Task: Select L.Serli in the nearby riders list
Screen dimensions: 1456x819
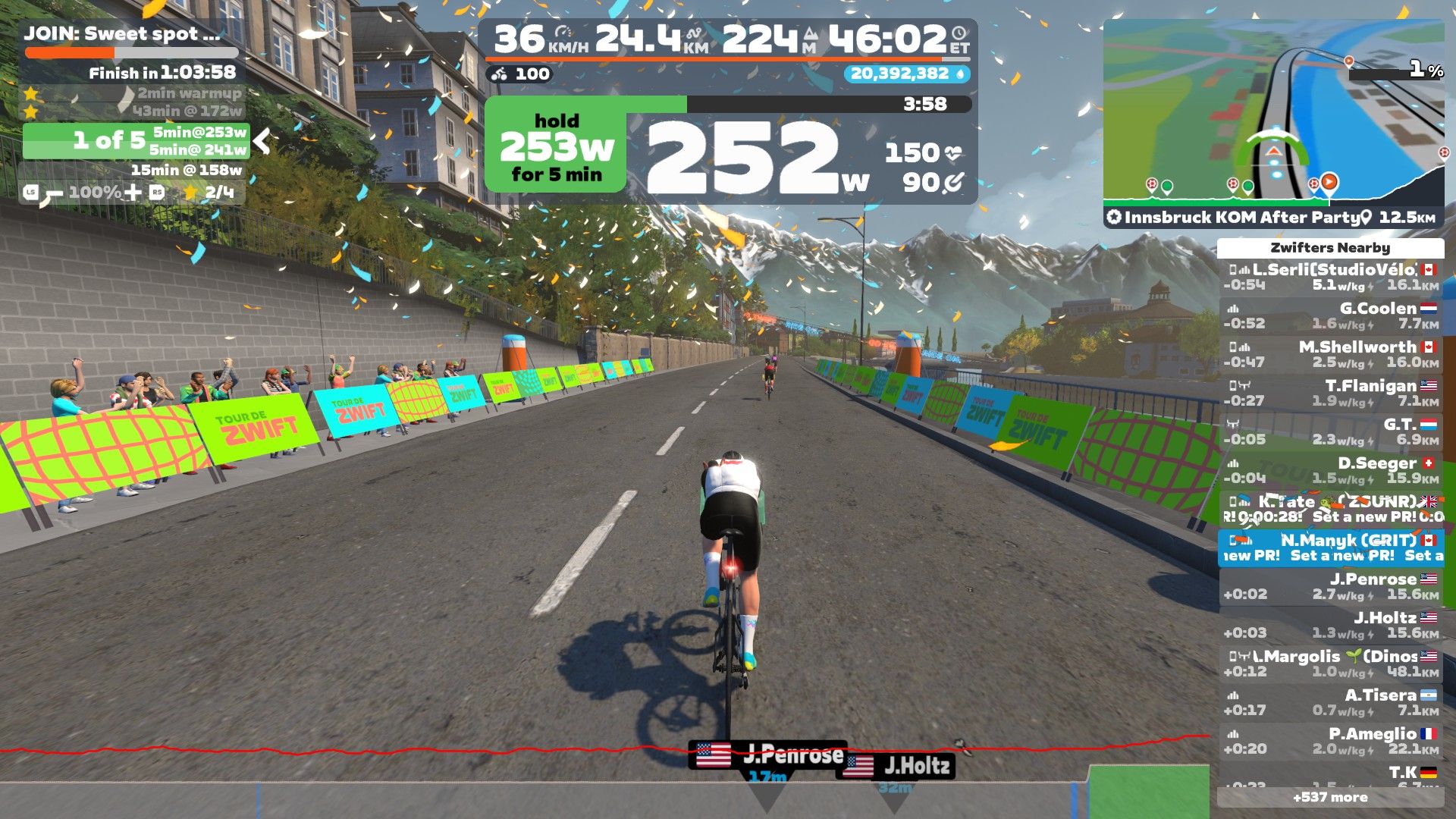Action: point(1331,277)
